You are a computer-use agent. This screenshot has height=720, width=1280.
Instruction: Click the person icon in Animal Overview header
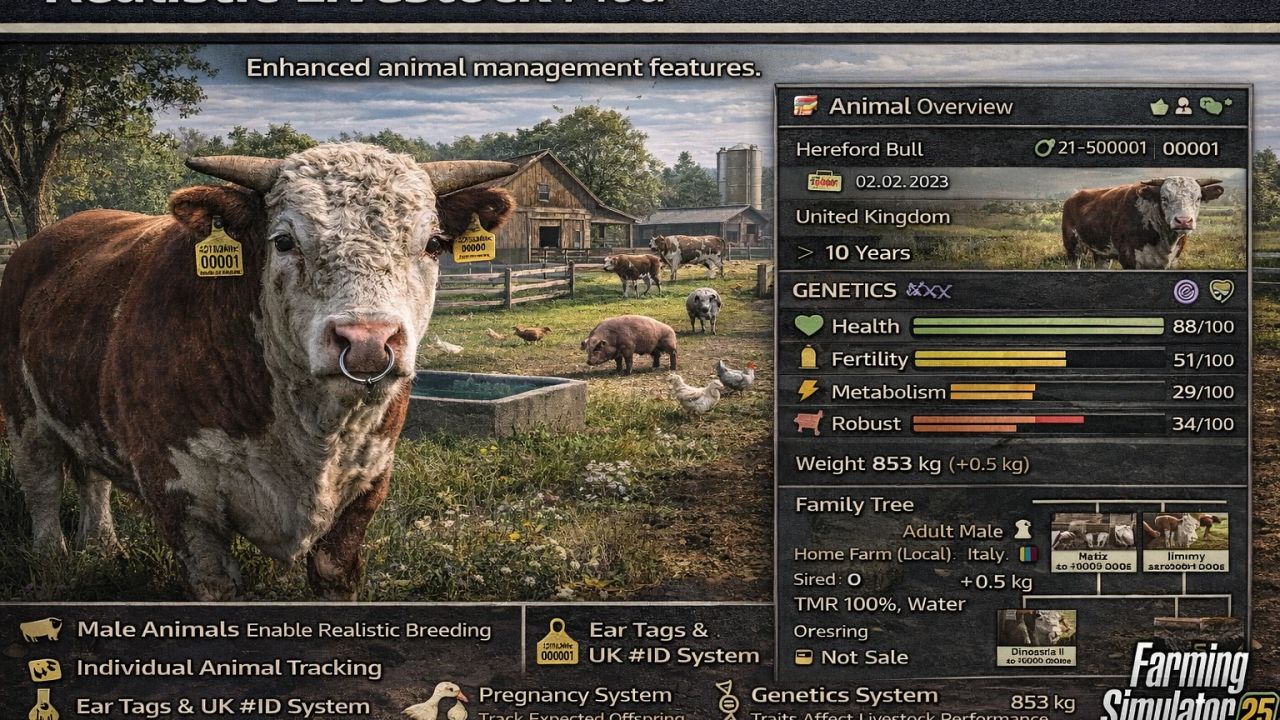[1183, 106]
